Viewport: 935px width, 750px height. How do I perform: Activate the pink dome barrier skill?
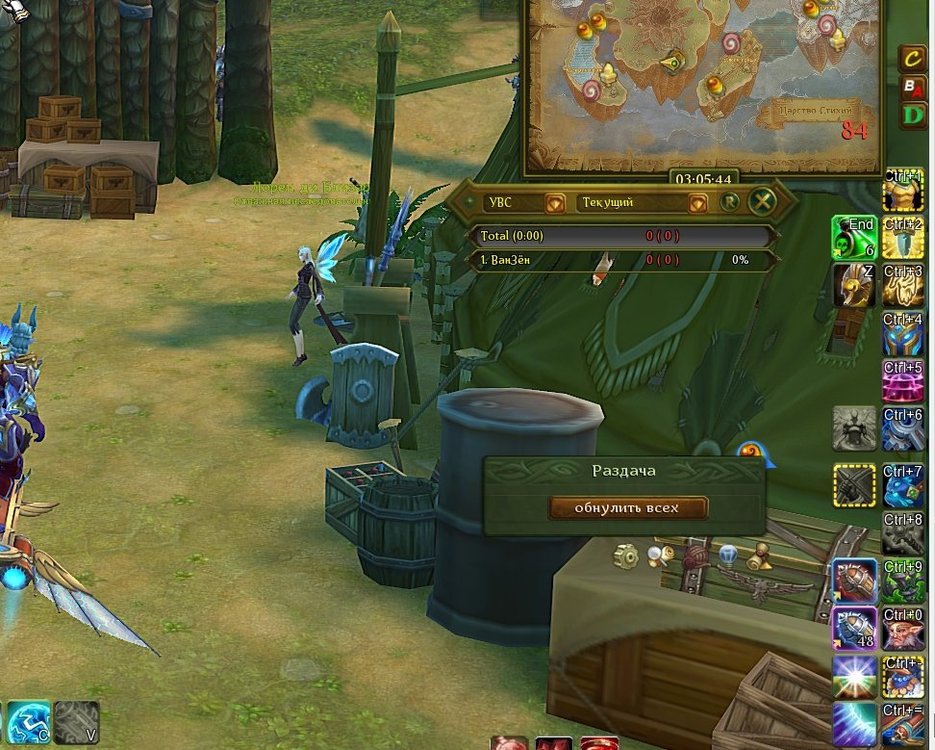[903, 381]
